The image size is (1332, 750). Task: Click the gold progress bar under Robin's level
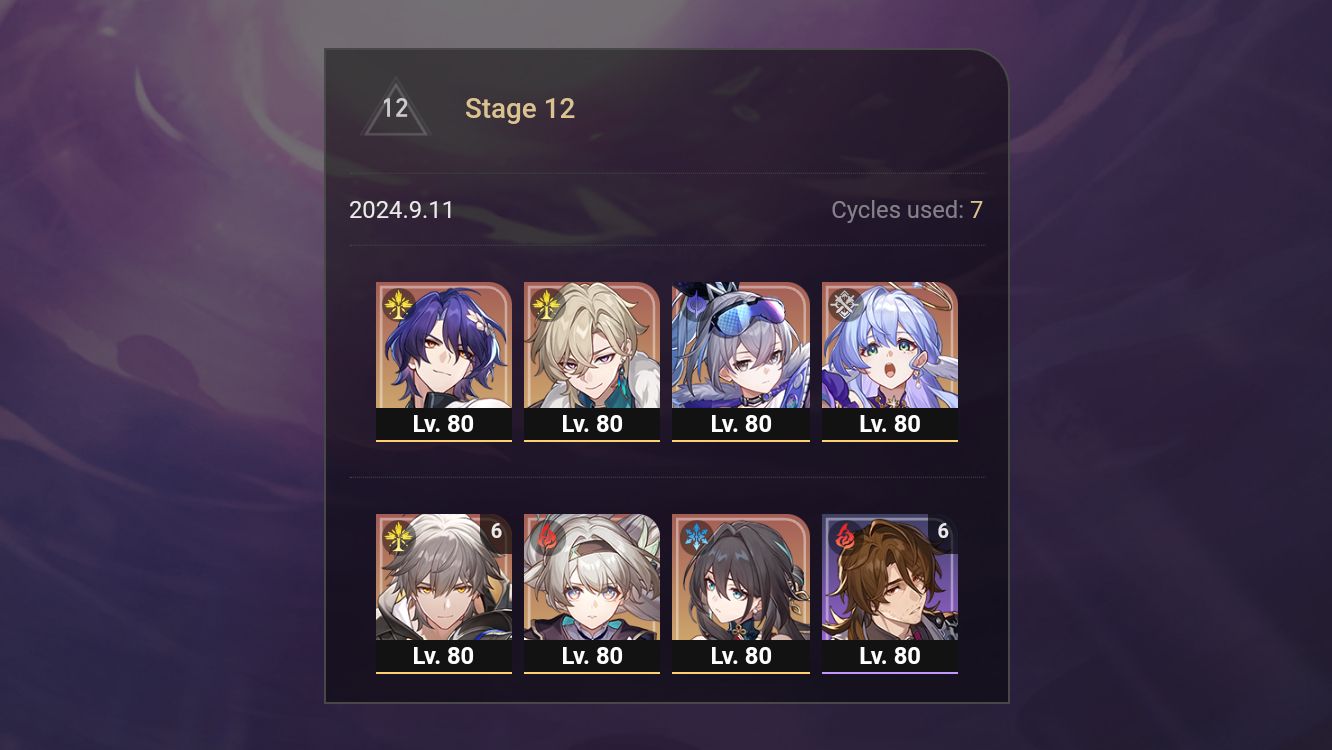(x=889, y=440)
